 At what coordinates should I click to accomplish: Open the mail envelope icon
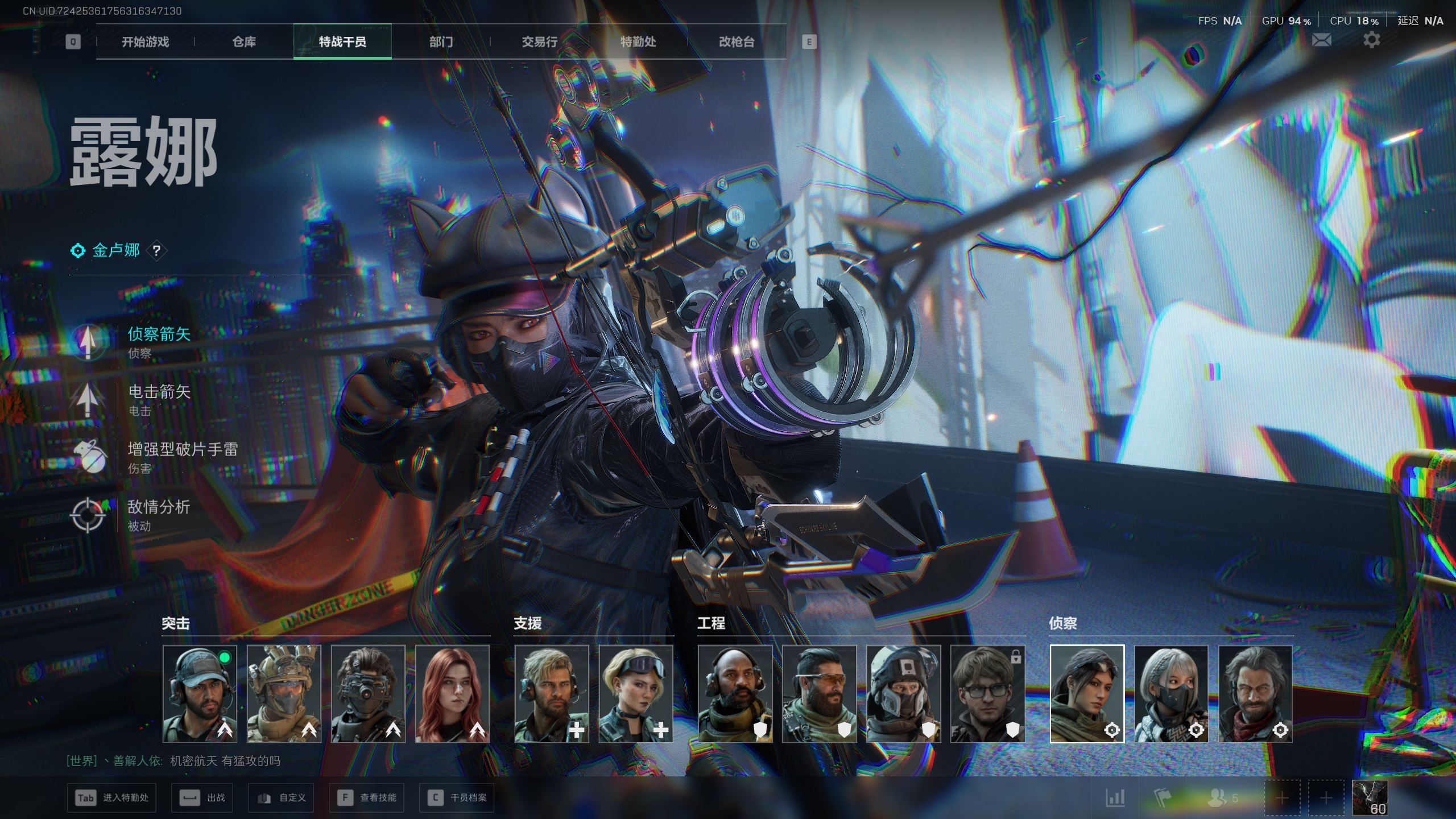(1321, 40)
